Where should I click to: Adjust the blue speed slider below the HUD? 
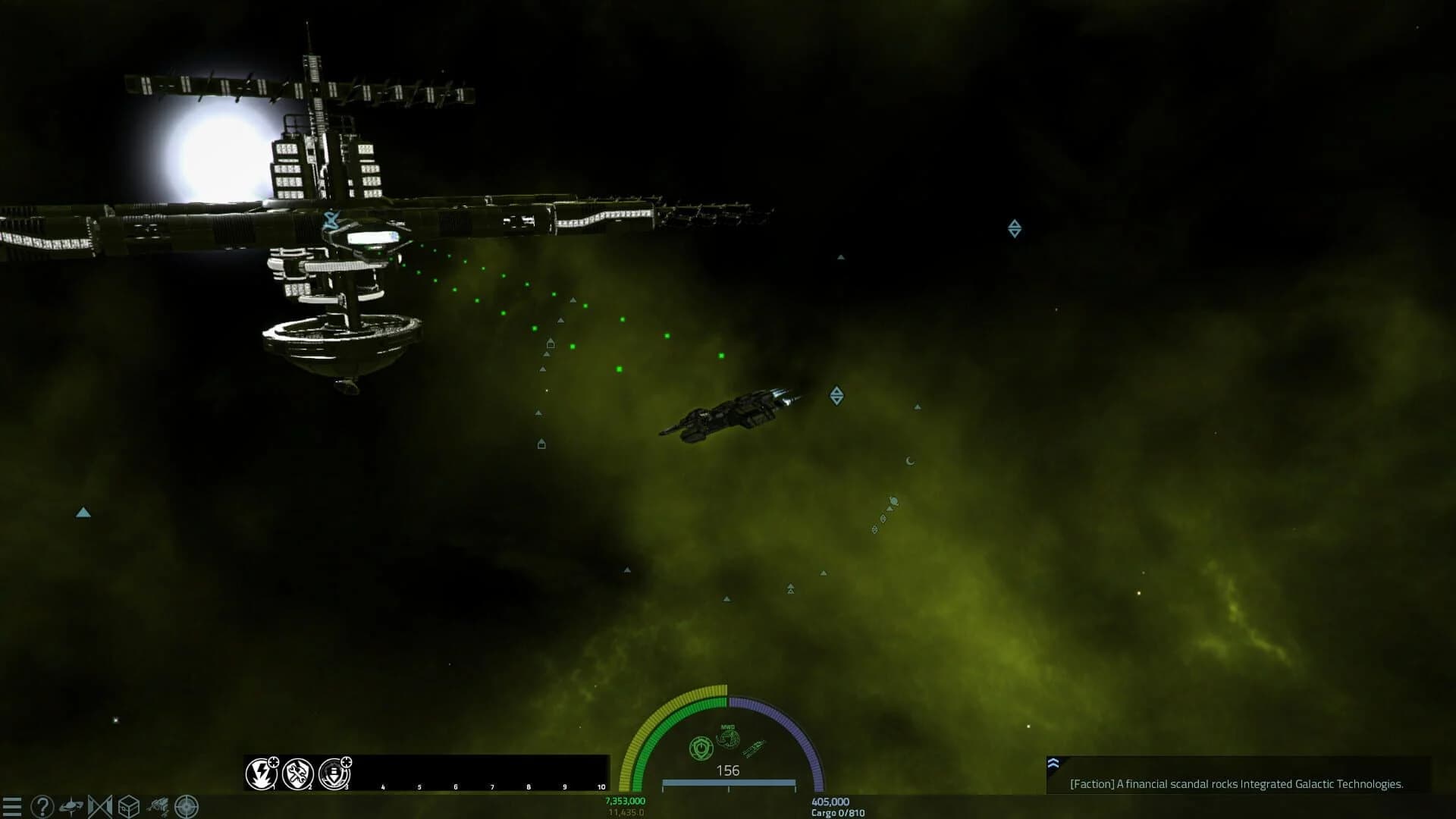(x=728, y=782)
